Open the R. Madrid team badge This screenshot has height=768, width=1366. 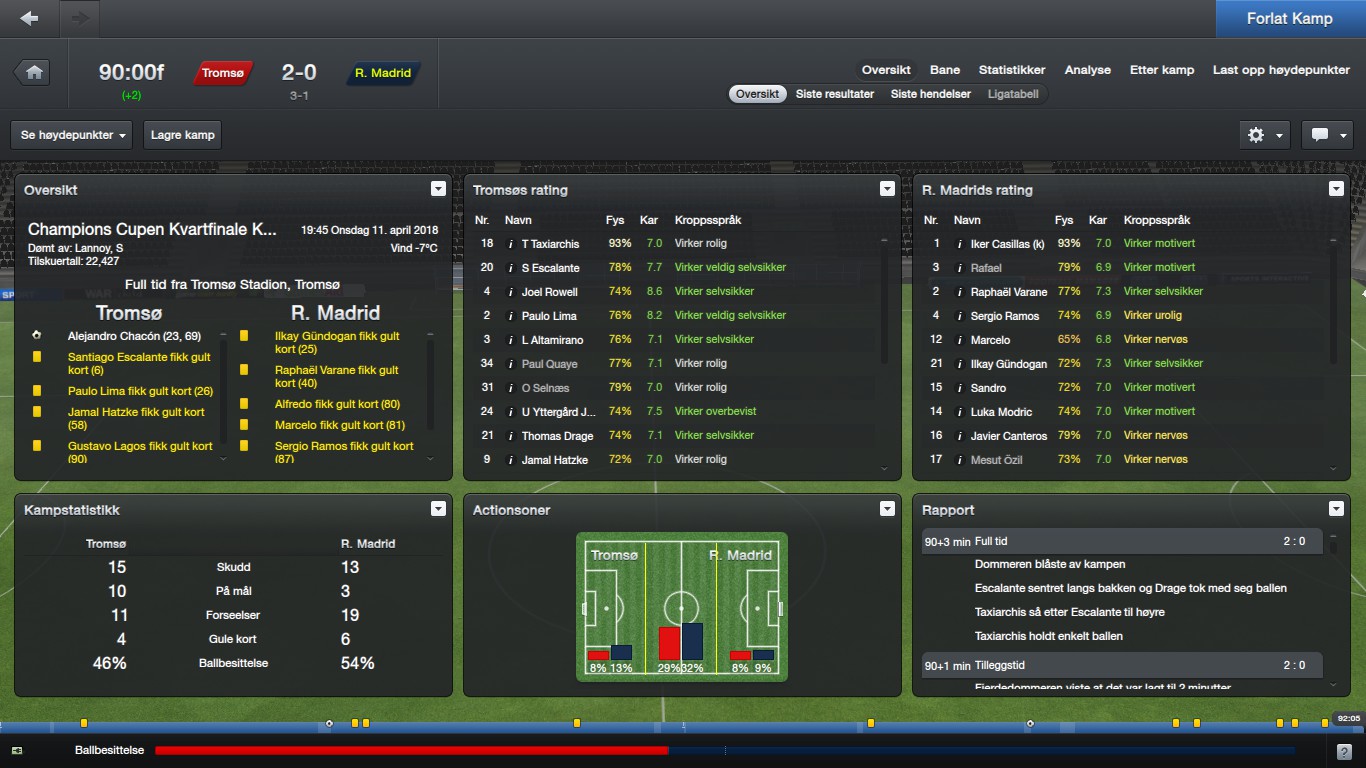click(x=383, y=73)
